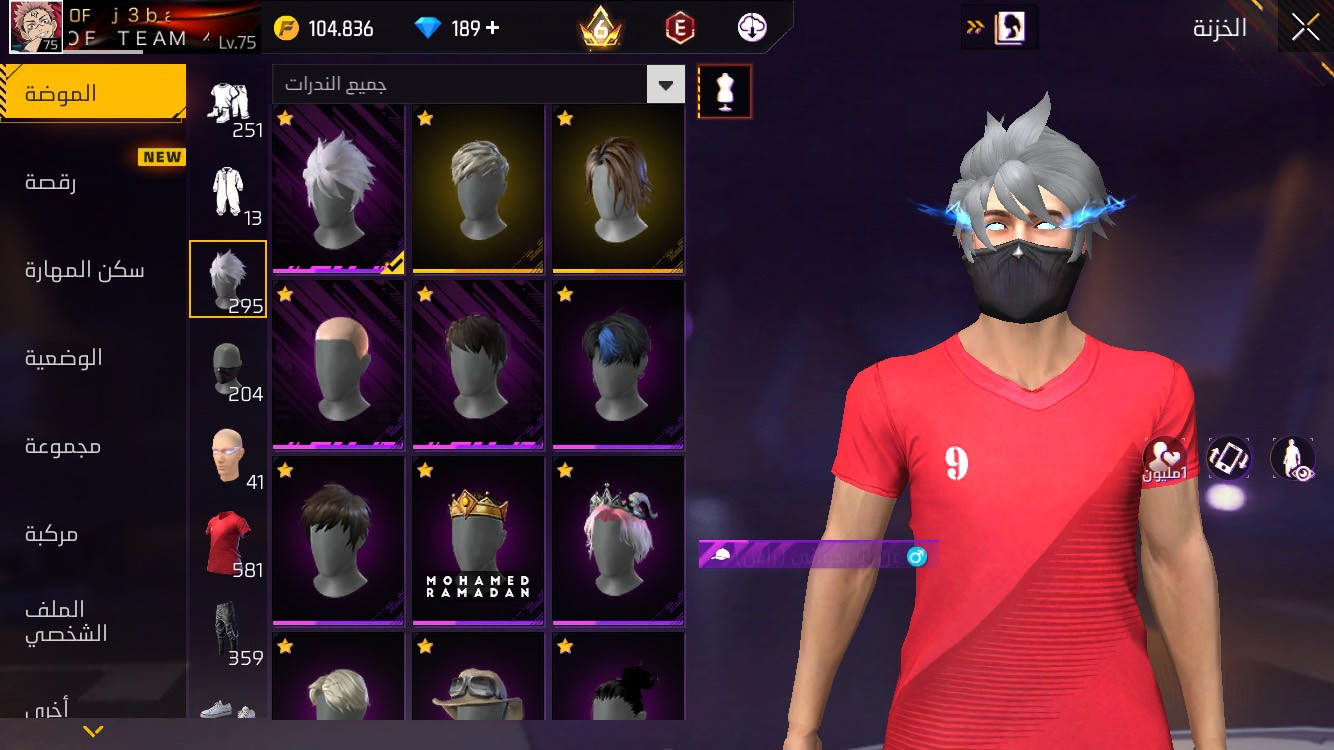The image size is (1334, 750).
Task: Open the red shirt tops category
Action: pyautogui.click(x=228, y=543)
